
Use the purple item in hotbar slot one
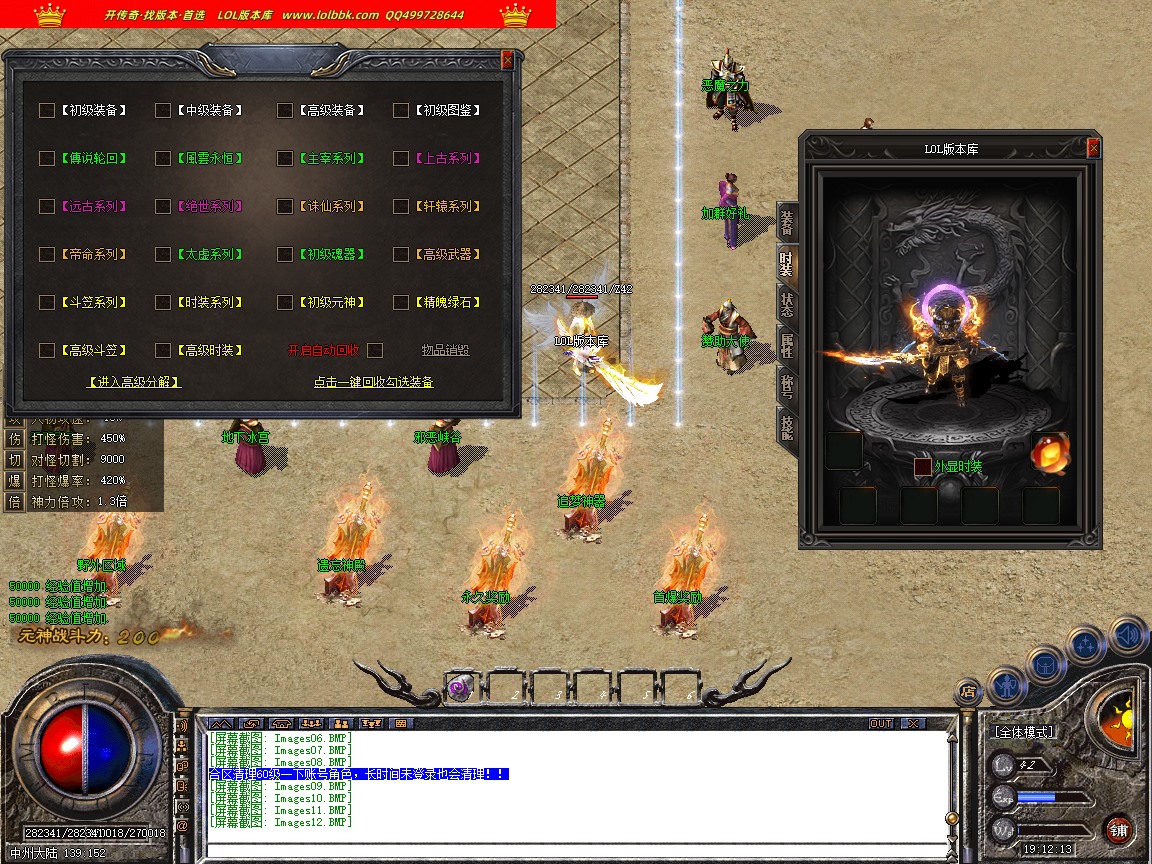[459, 687]
